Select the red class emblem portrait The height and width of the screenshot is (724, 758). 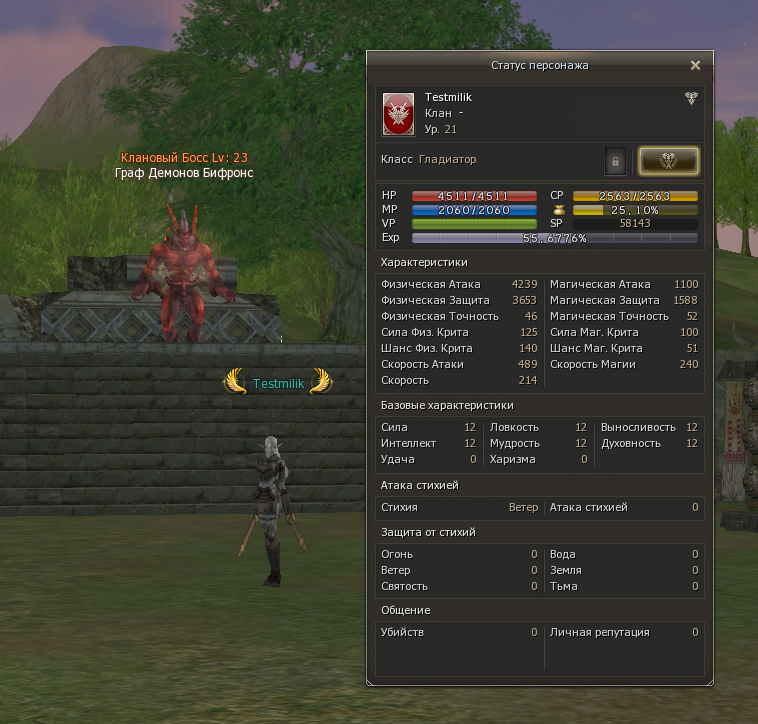pos(399,114)
